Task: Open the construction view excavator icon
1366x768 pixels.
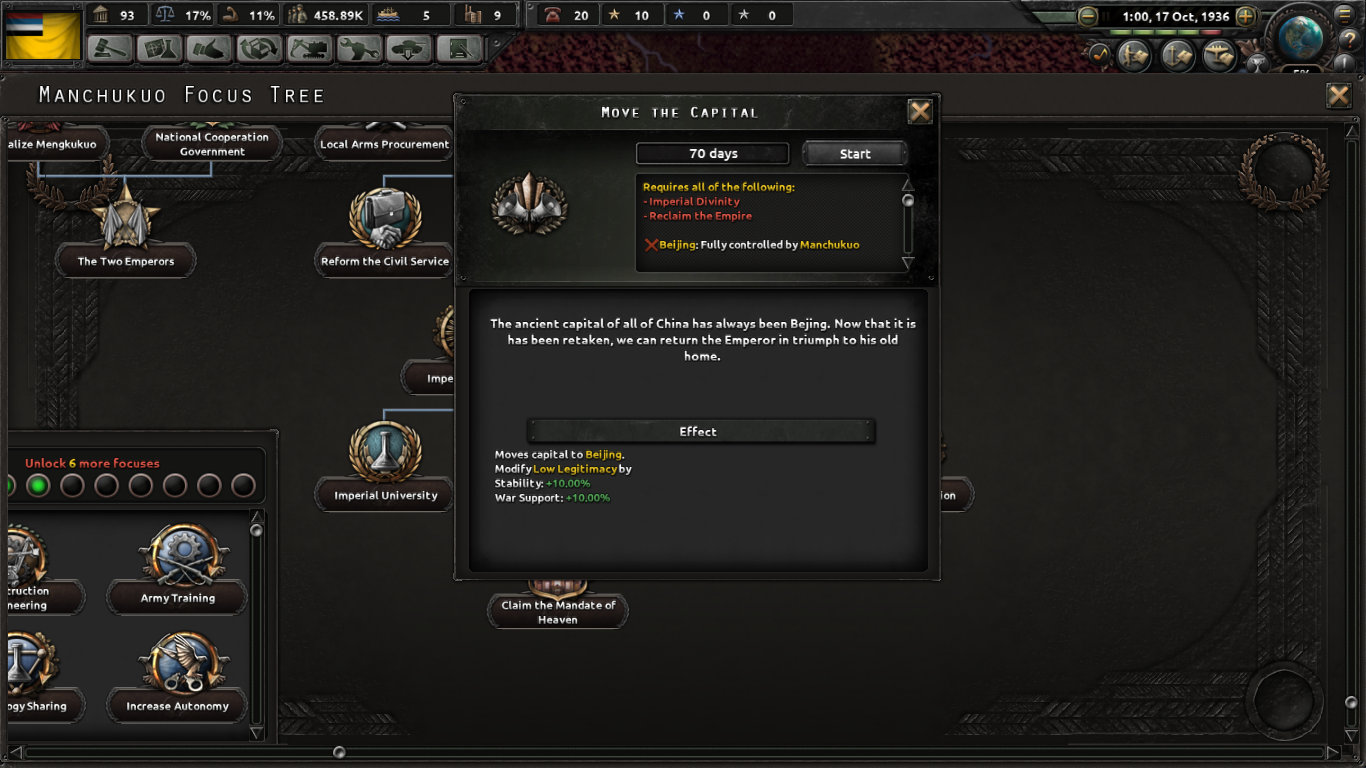Action: (309, 49)
